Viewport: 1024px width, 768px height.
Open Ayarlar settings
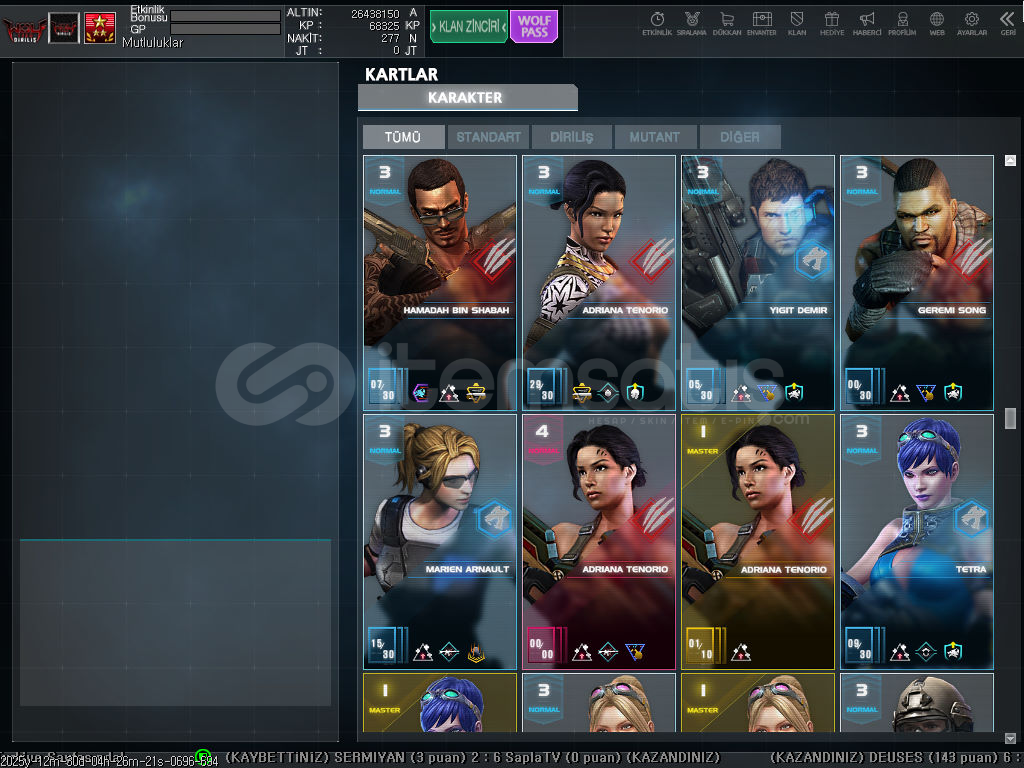pyautogui.click(x=972, y=24)
